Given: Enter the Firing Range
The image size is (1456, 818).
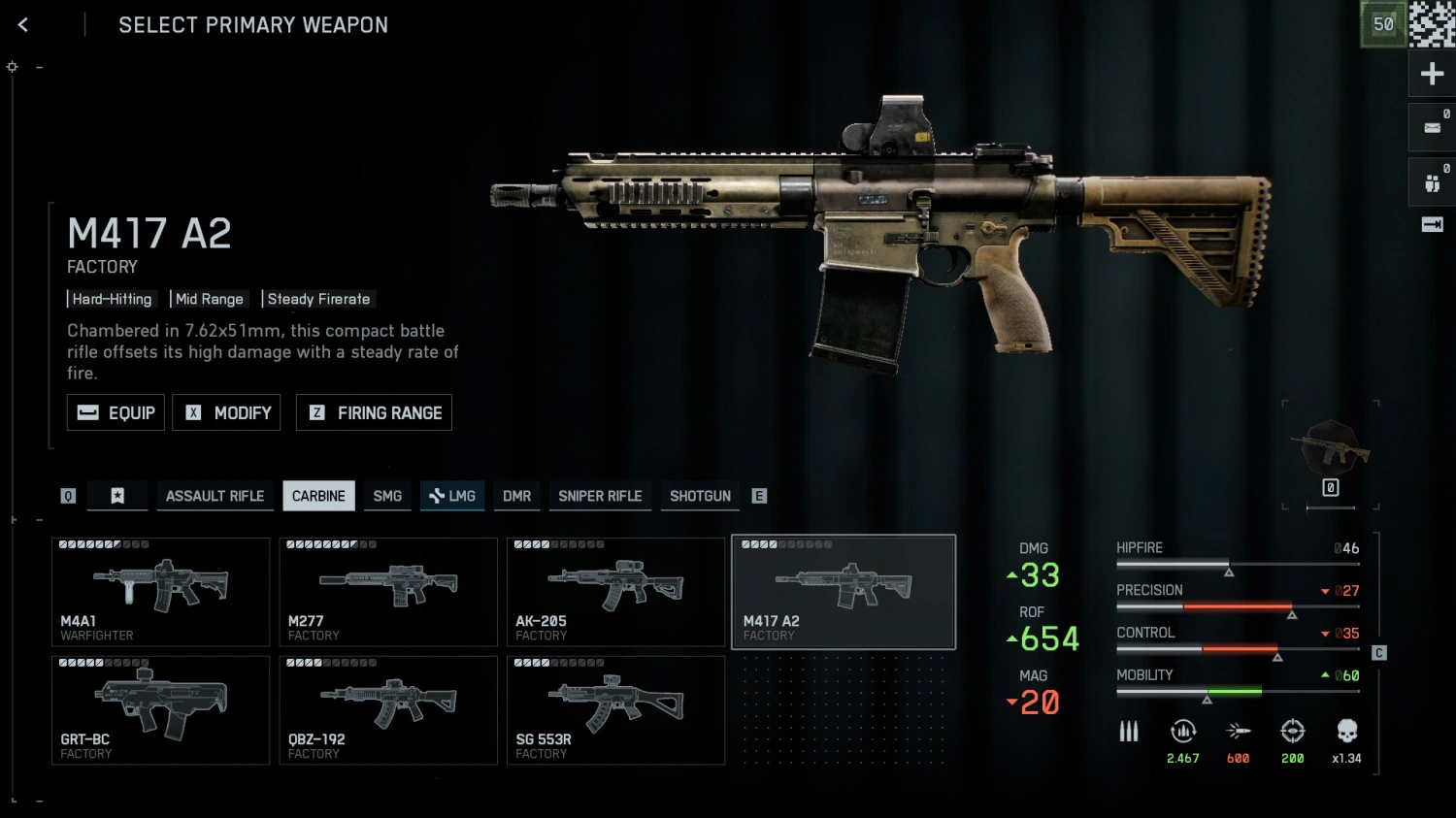Looking at the screenshot, I should coord(374,412).
